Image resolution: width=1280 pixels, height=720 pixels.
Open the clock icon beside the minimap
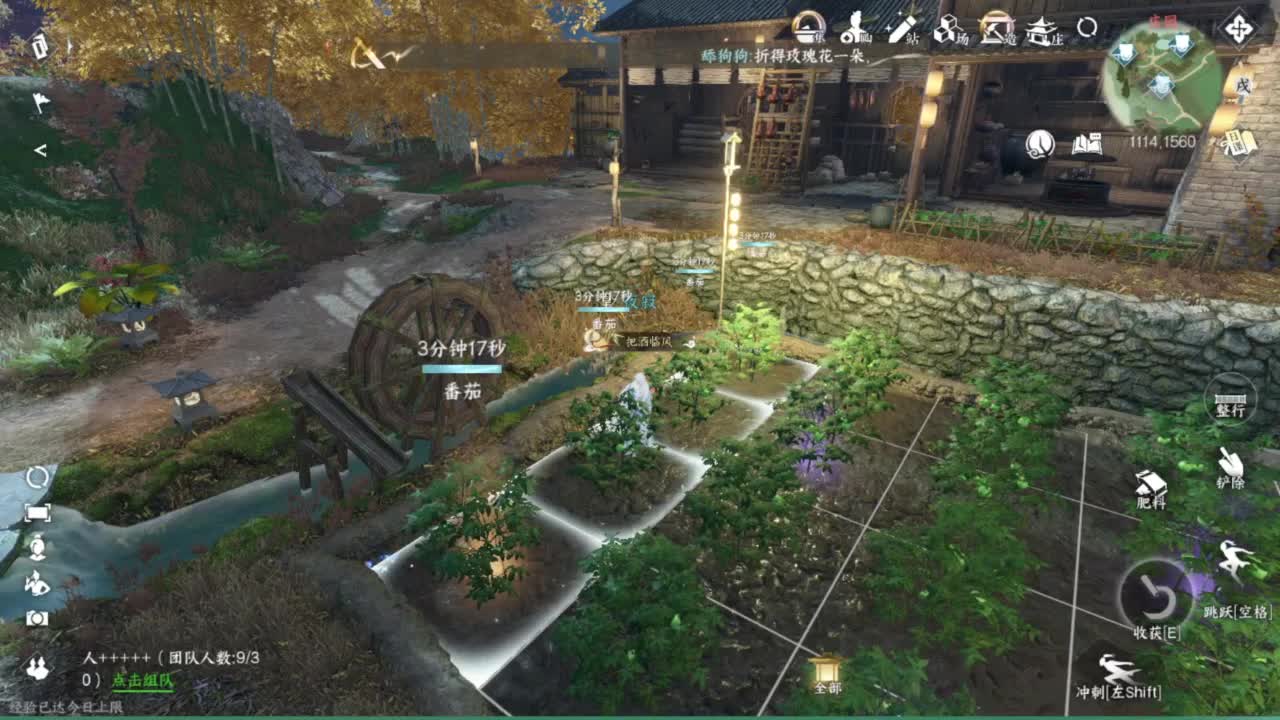point(1040,145)
